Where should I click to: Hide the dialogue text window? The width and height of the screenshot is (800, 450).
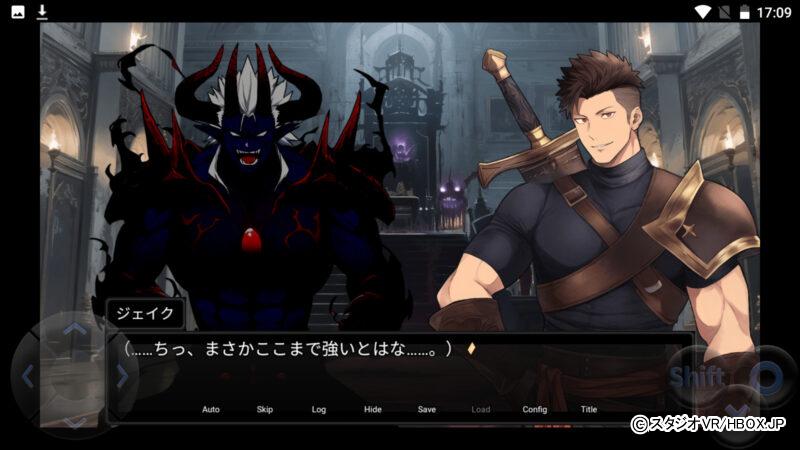[373, 409]
